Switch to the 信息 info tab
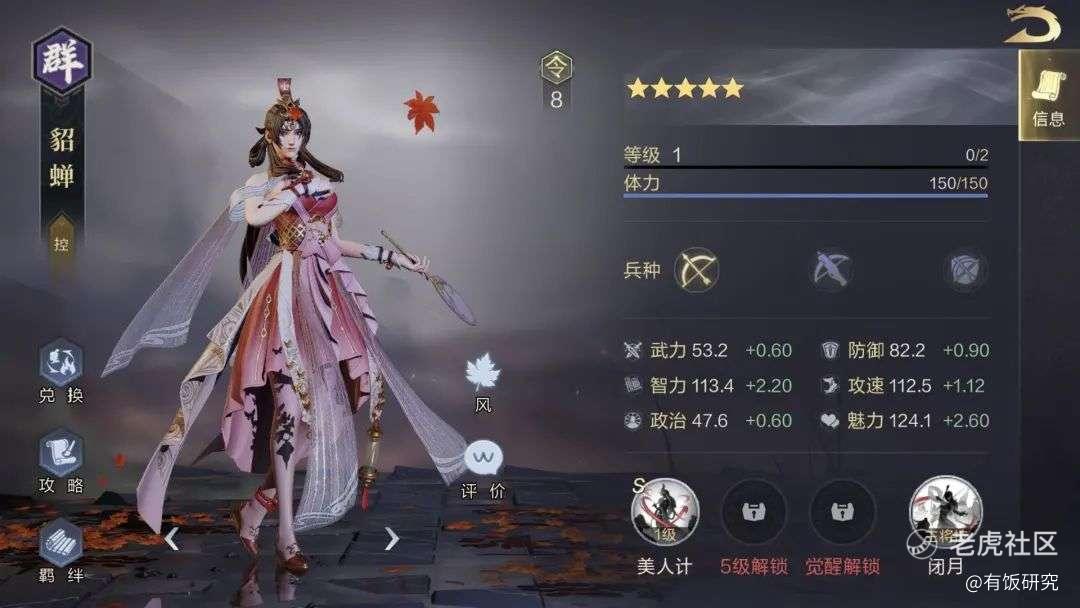Screen dimensions: 1080x608 coord(1049,96)
